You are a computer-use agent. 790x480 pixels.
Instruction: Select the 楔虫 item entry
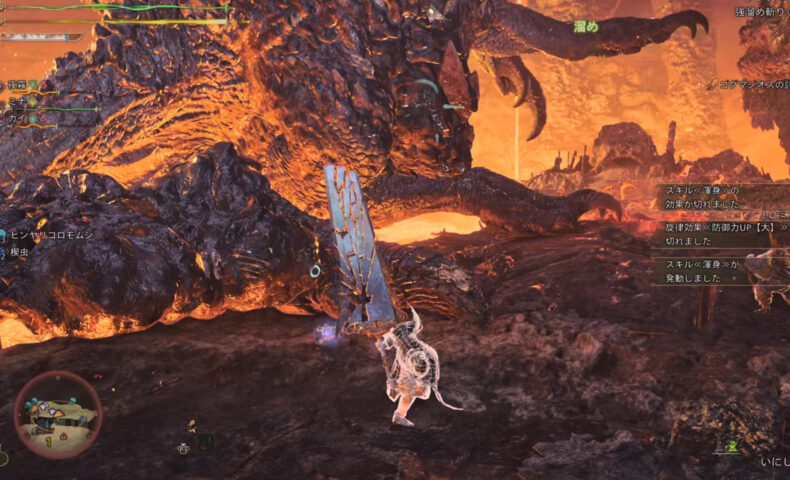pyautogui.click(x=22, y=254)
